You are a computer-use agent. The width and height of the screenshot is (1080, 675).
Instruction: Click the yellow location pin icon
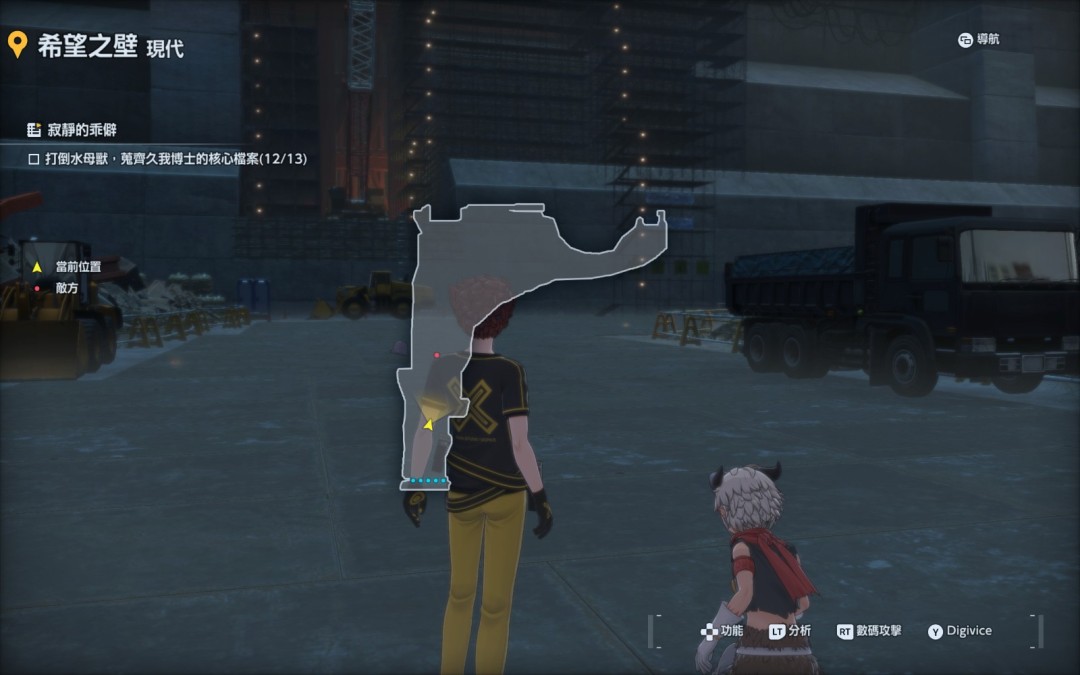pyautogui.click(x=16, y=45)
